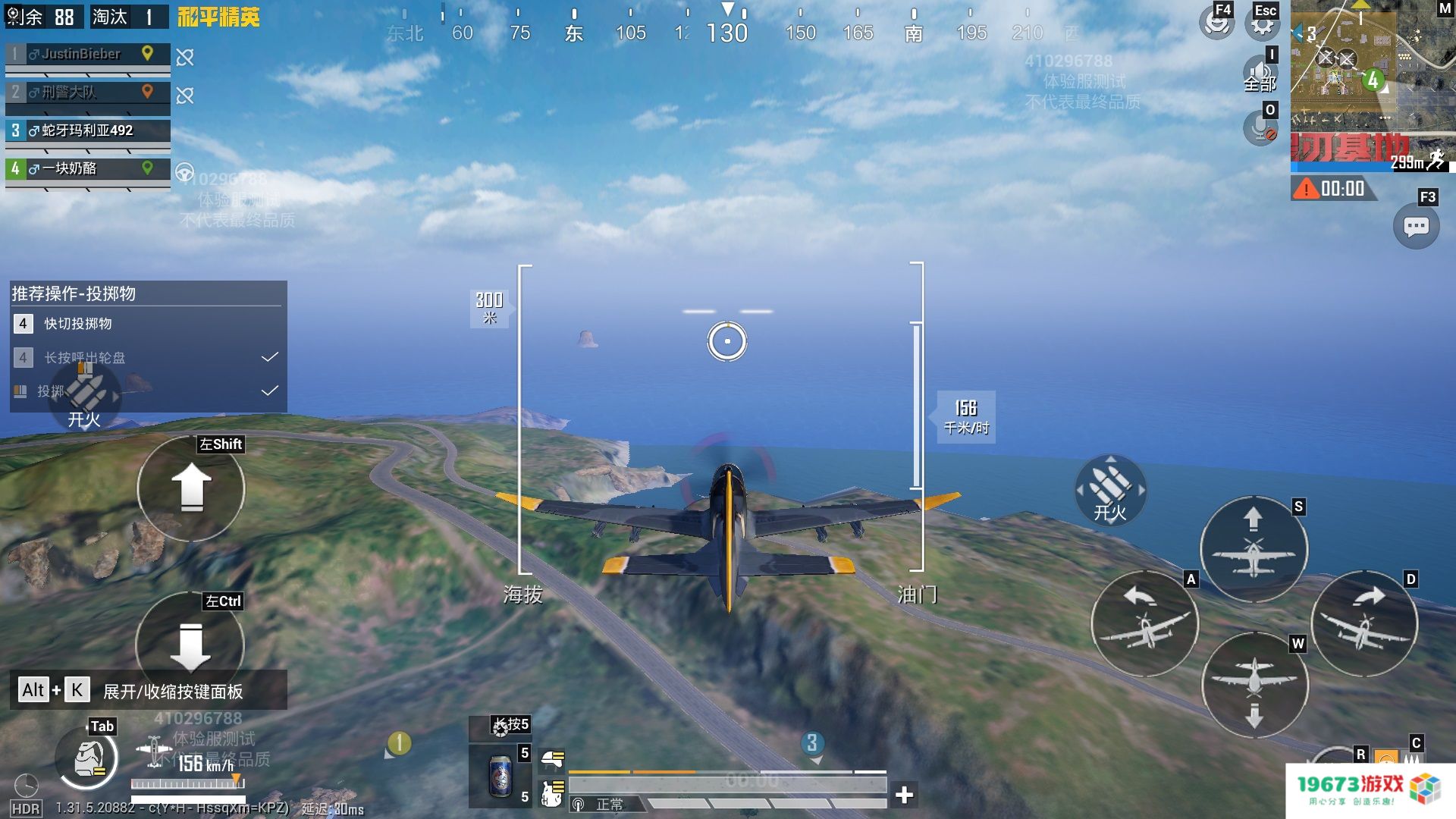Choose 快切投掷物 in the throwables panel
The width and height of the screenshot is (1456, 819).
coord(78,324)
